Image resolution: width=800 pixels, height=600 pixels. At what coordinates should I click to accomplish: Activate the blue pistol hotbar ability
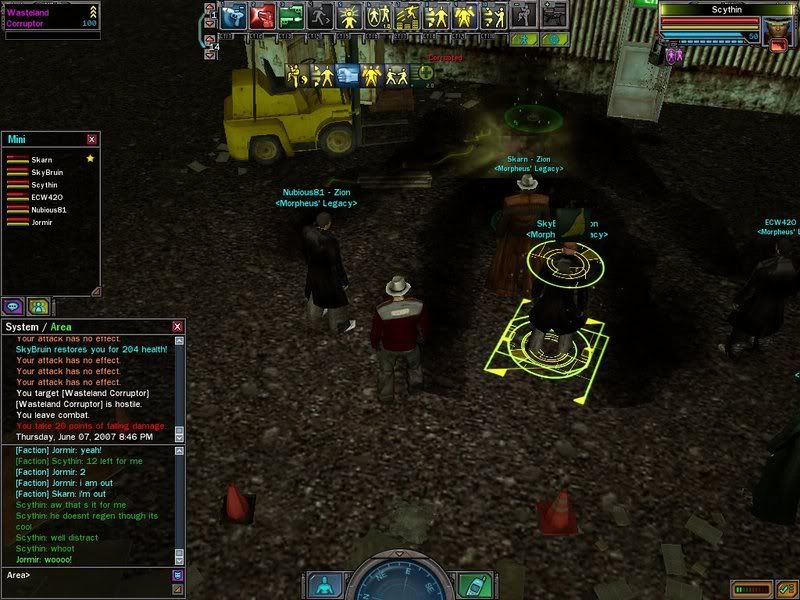[233, 16]
